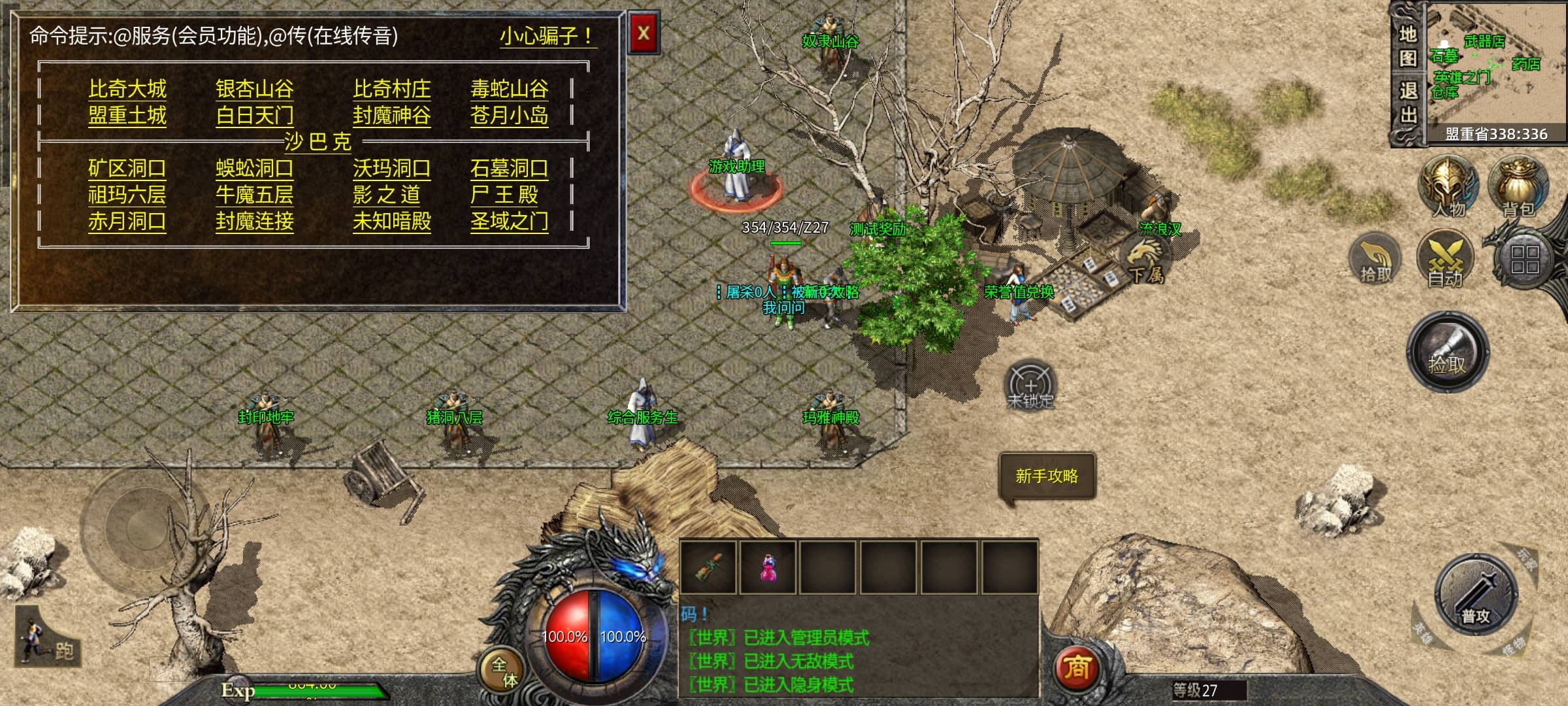Open the map with the 地图 button

[x=1407, y=47]
